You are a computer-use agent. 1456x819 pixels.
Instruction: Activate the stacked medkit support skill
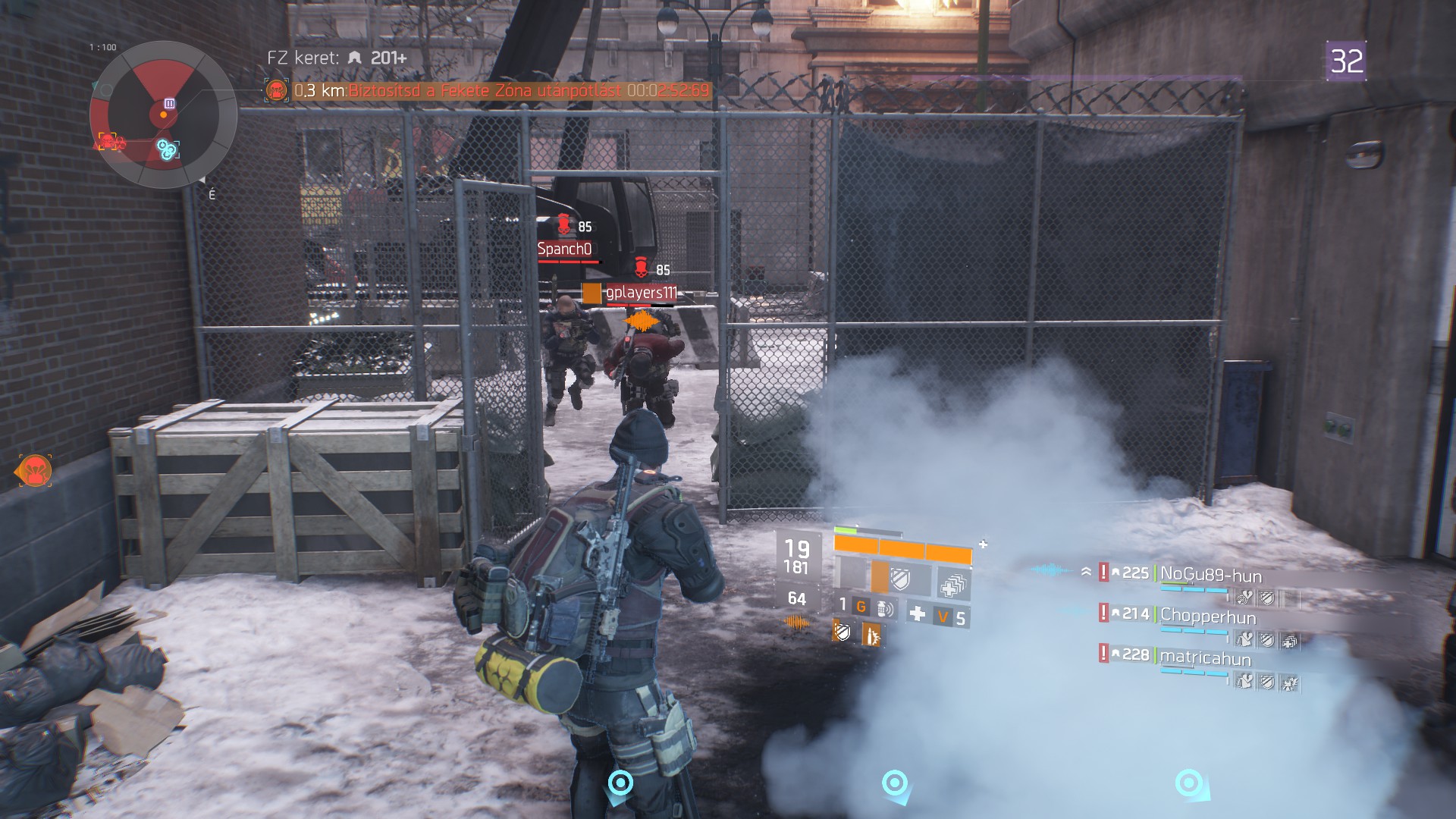tap(952, 585)
